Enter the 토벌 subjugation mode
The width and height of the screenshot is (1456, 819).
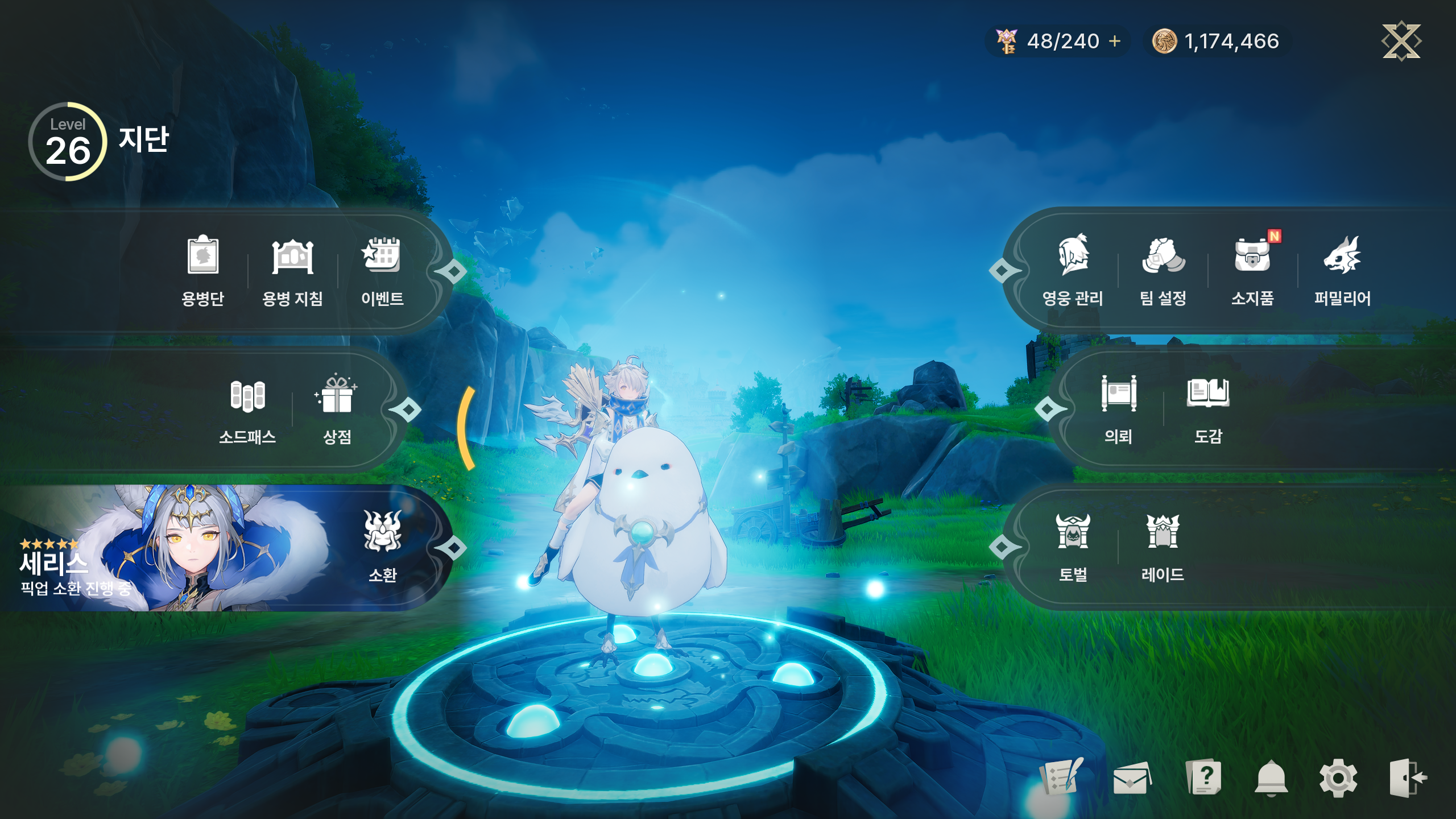click(1073, 546)
